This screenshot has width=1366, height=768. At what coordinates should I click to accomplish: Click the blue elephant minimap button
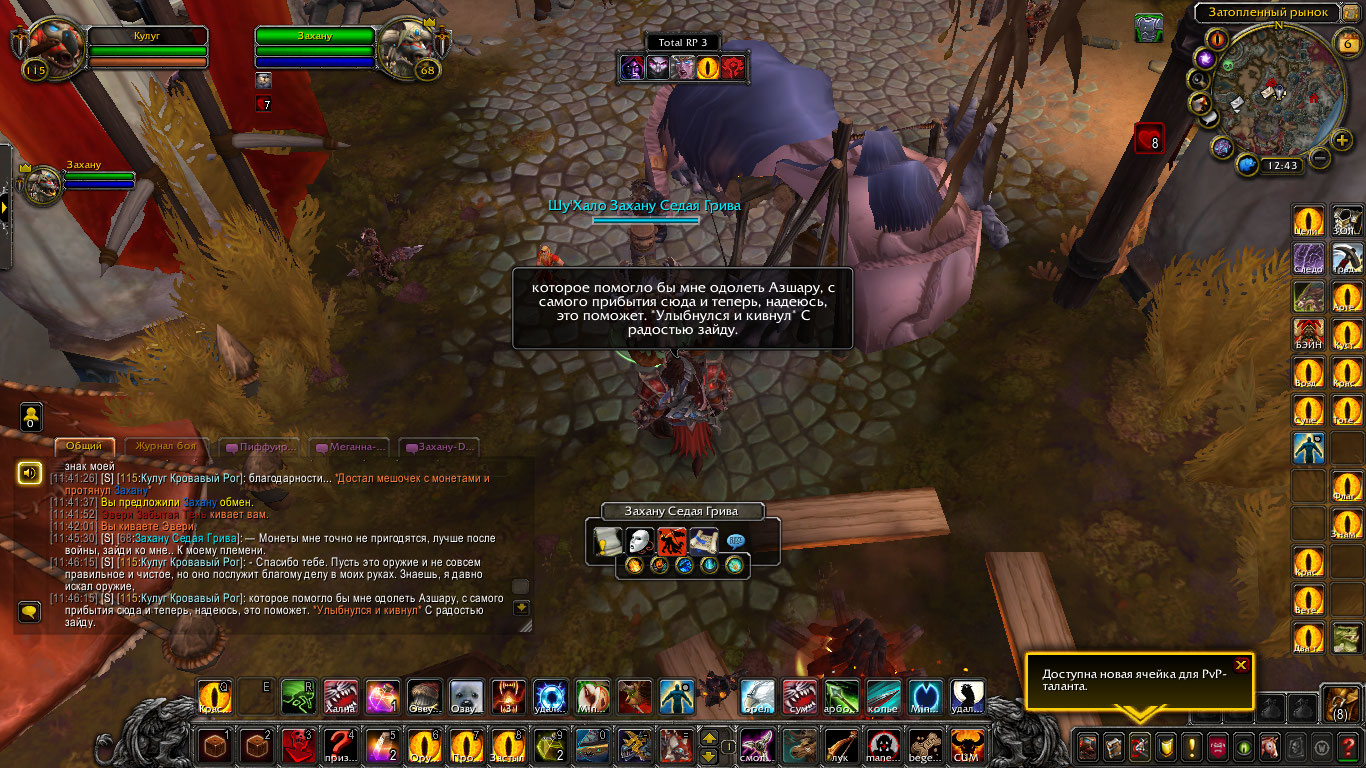click(1246, 165)
